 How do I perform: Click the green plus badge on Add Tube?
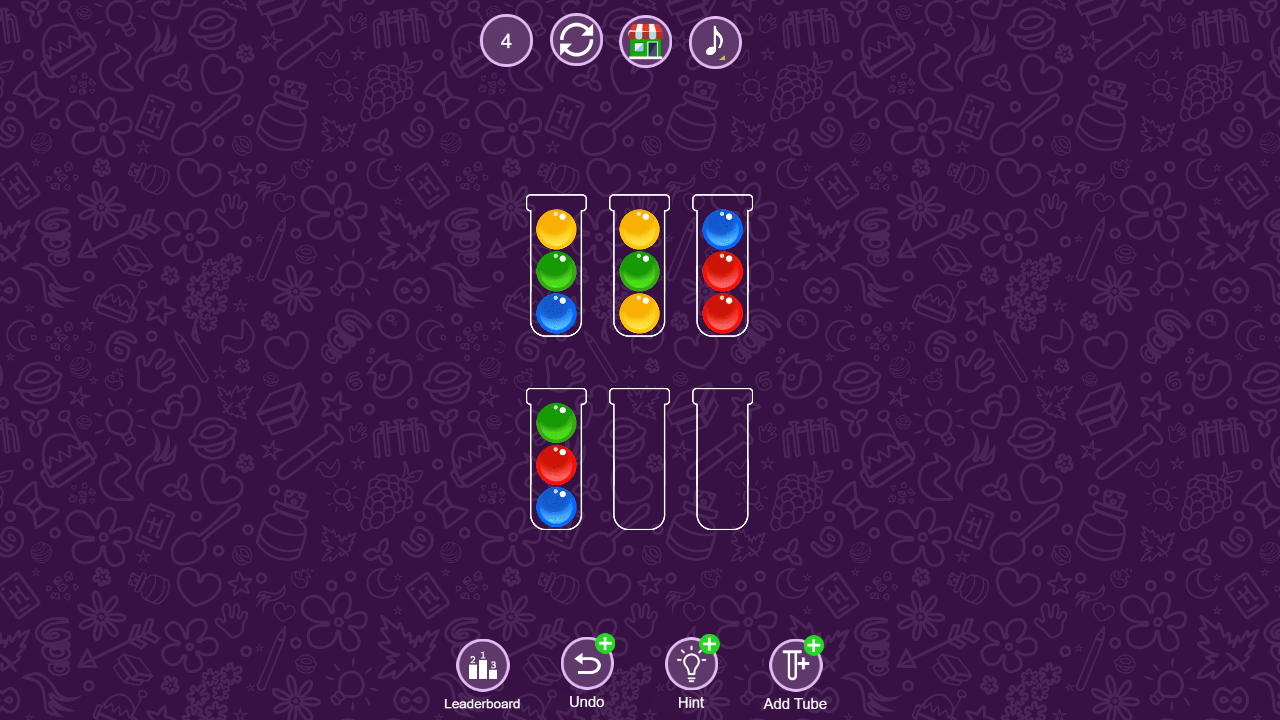[813, 645]
